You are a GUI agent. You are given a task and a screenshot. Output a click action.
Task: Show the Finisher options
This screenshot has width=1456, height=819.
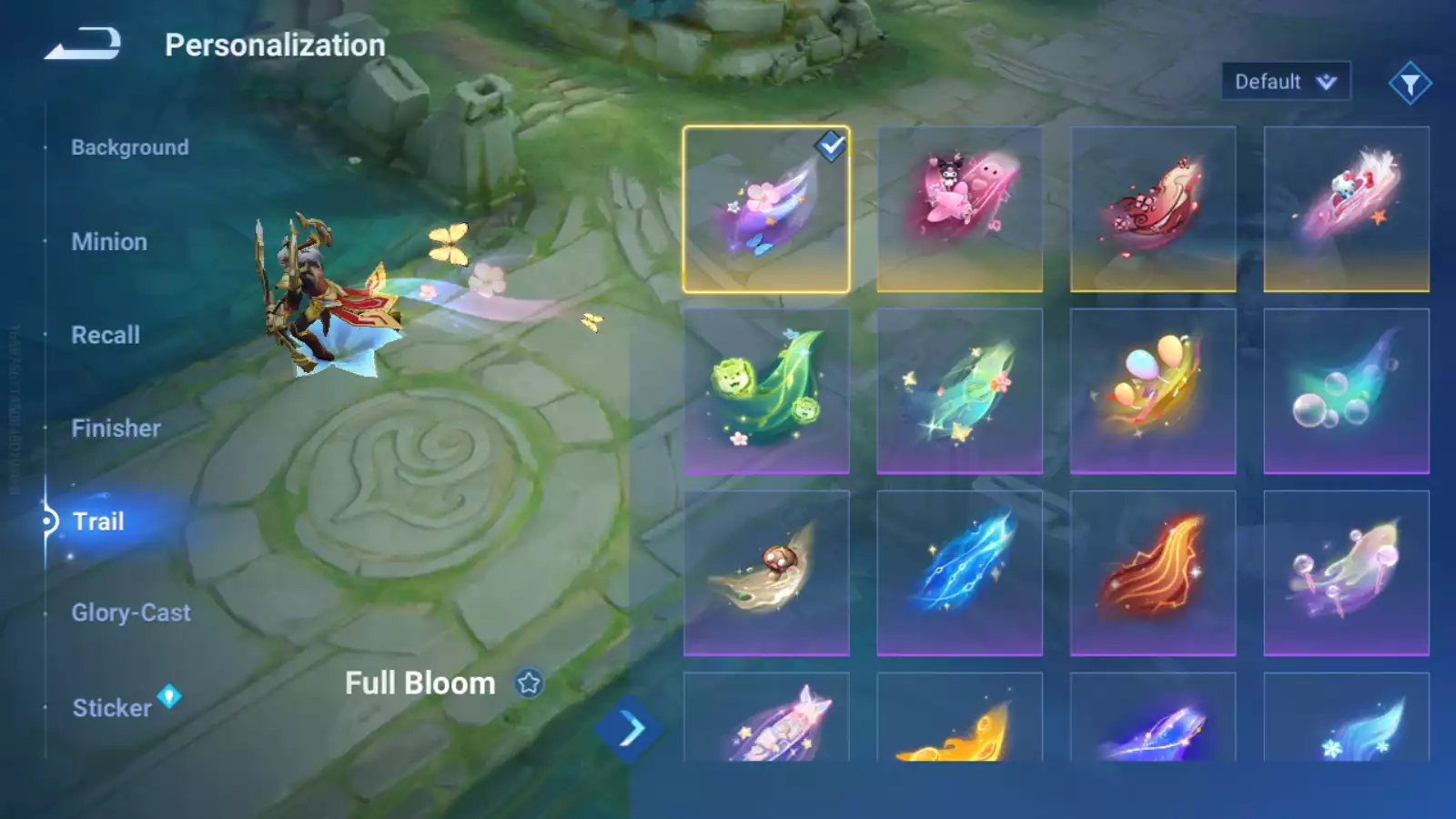116,429
